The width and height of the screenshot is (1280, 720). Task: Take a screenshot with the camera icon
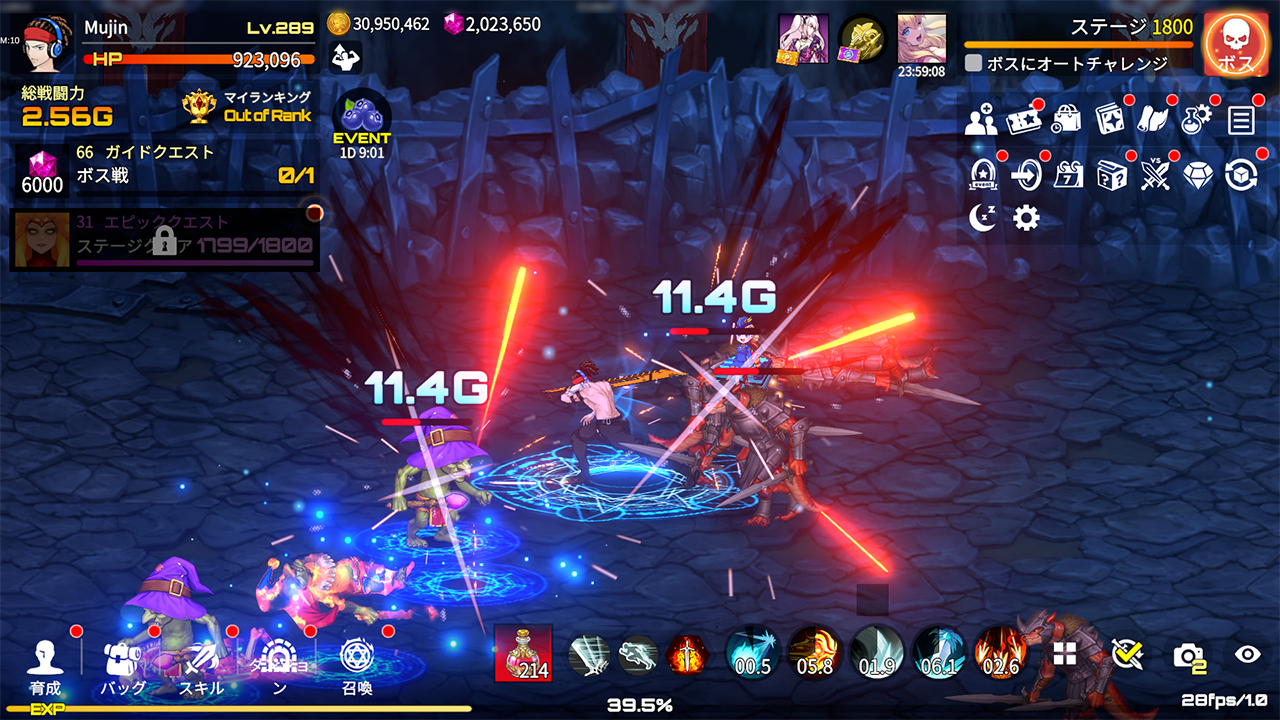point(1188,655)
